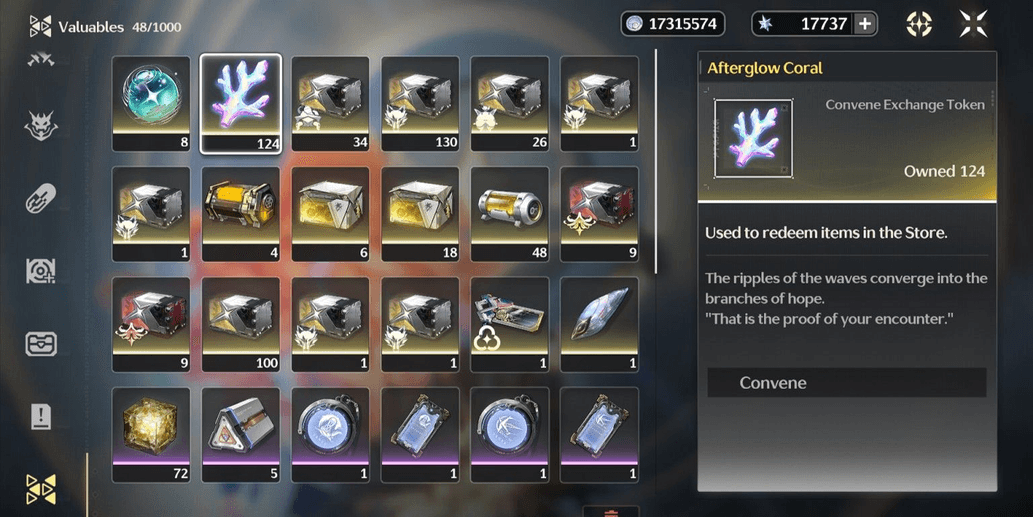Open the monster-face icon inventory tab
Image resolution: width=1033 pixels, height=517 pixels.
[x=41, y=126]
